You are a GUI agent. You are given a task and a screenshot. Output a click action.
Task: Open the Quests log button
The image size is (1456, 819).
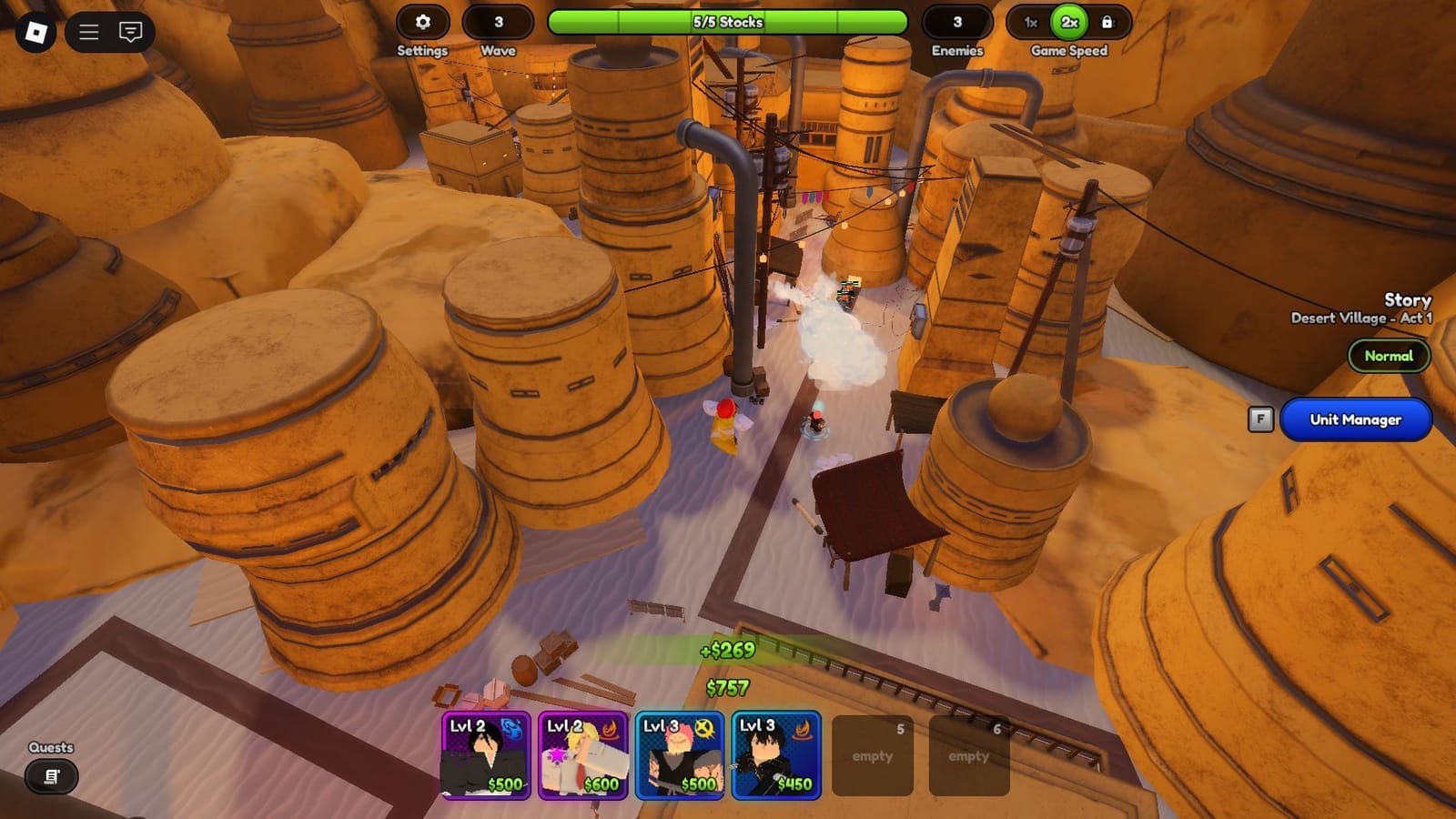pyautogui.click(x=51, y=776)
